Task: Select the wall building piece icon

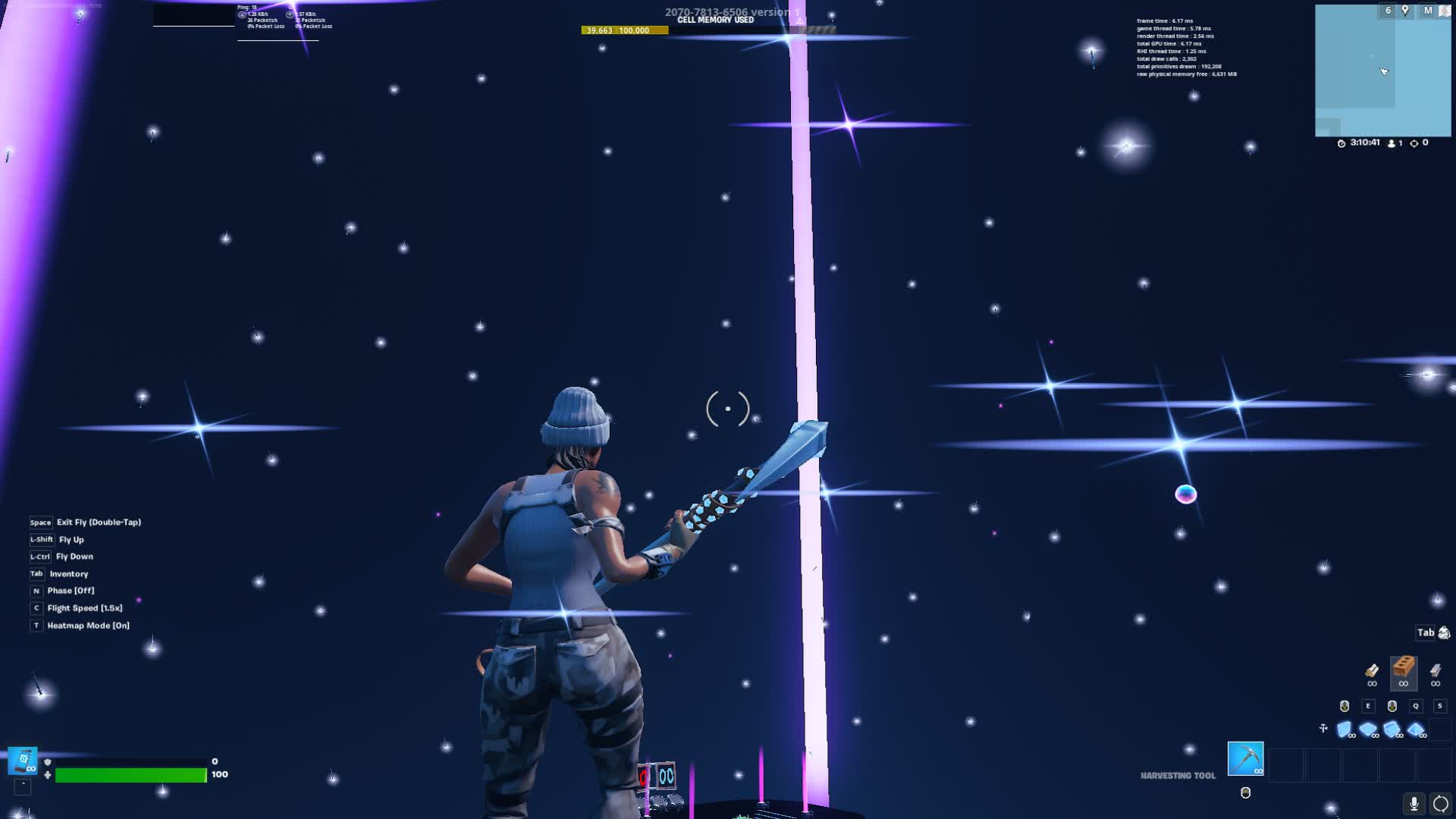Action: [1345, 728]
